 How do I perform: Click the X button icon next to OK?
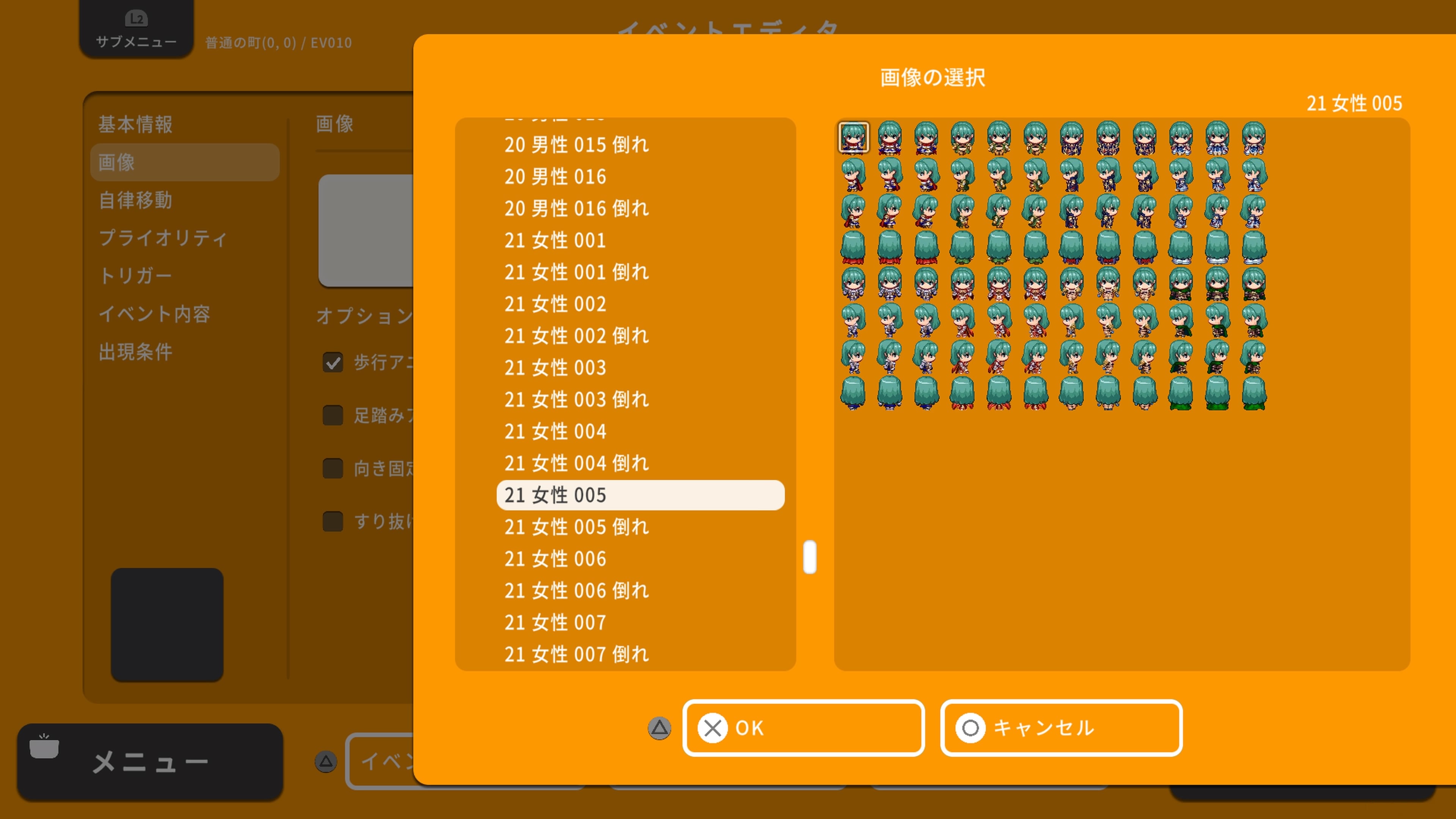click(x=713, y=728)
